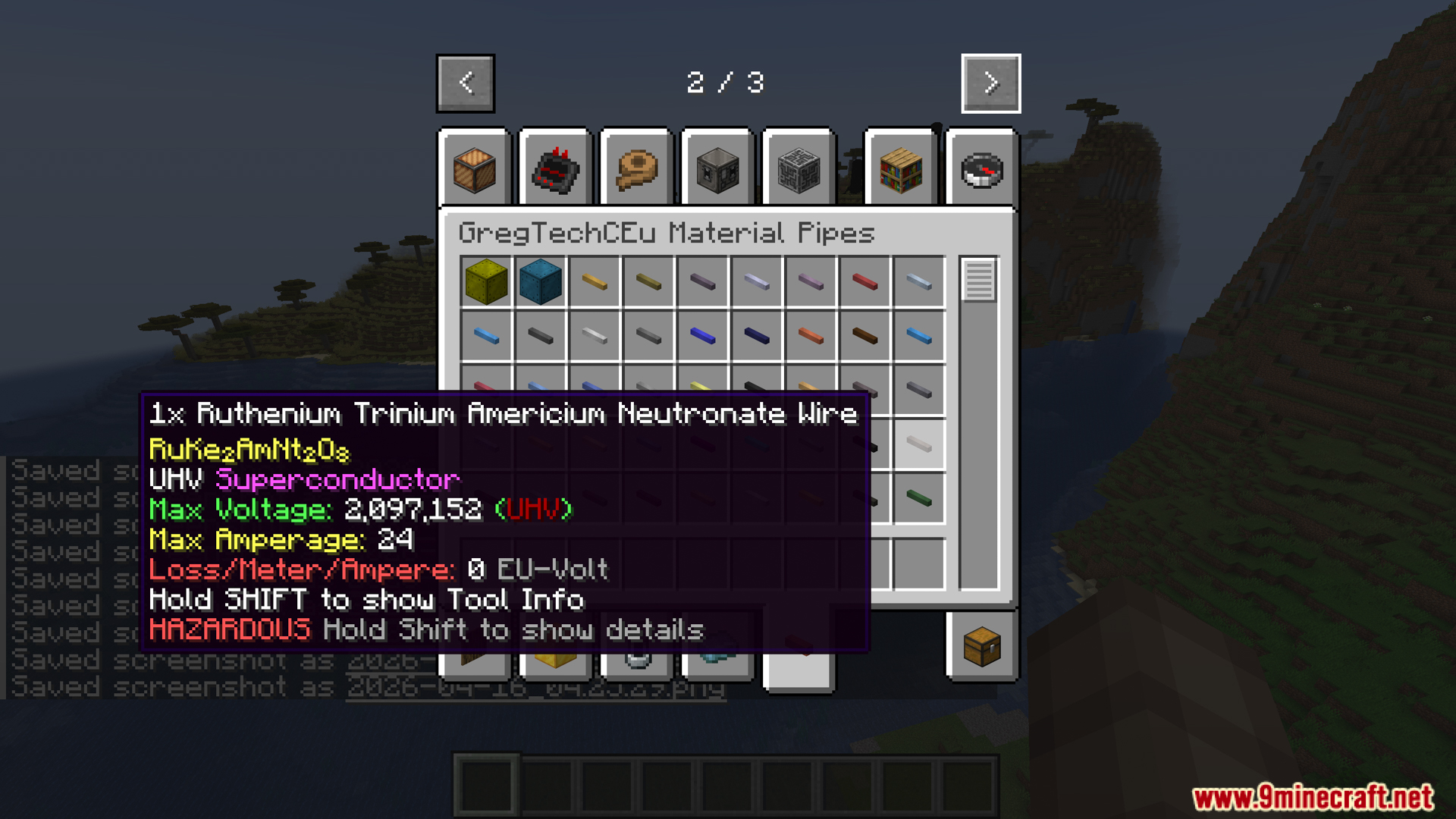
Task: Open the maze block category tab
Action: (799, 171)
